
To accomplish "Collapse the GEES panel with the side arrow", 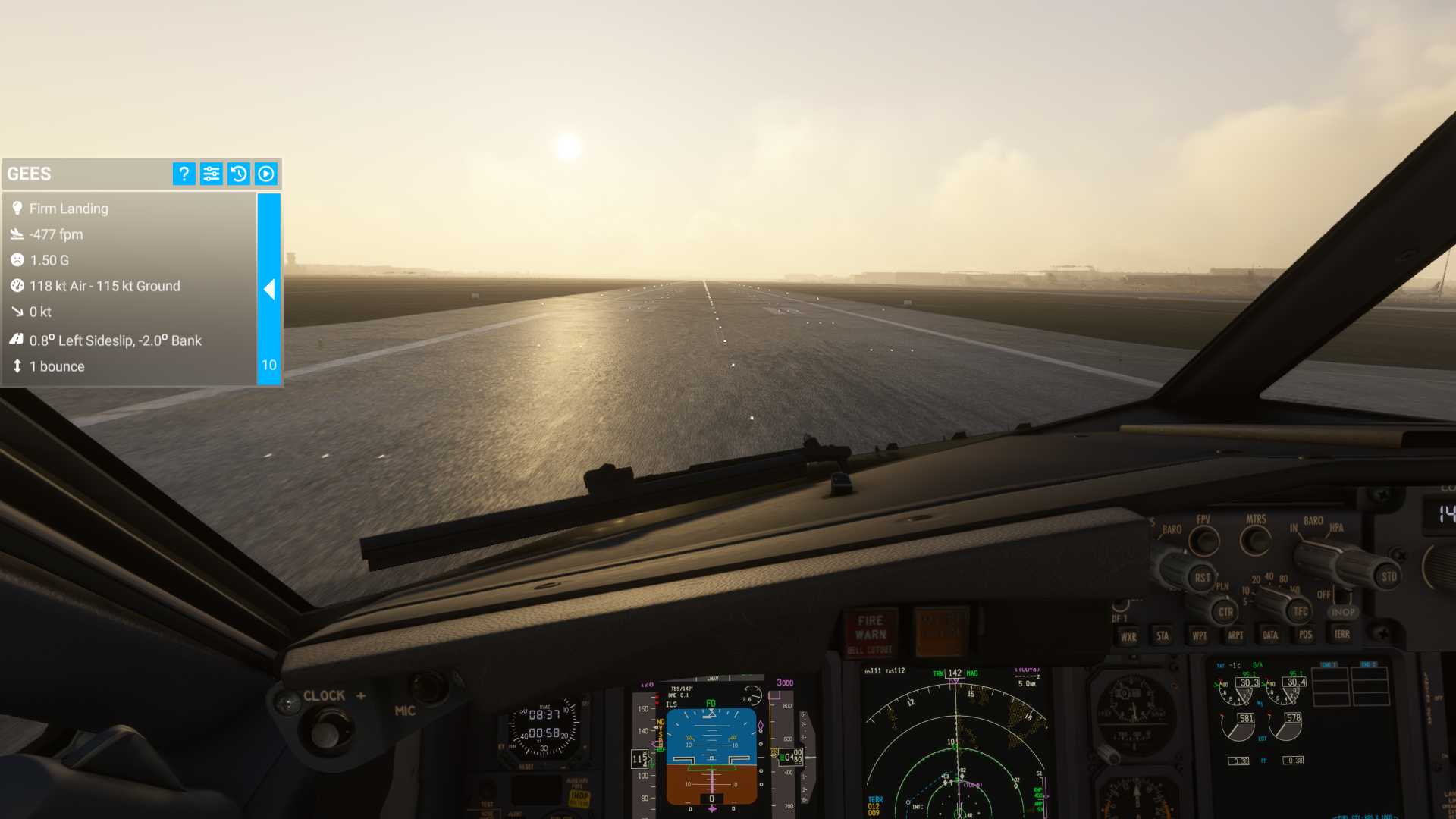I will (270, 290).
